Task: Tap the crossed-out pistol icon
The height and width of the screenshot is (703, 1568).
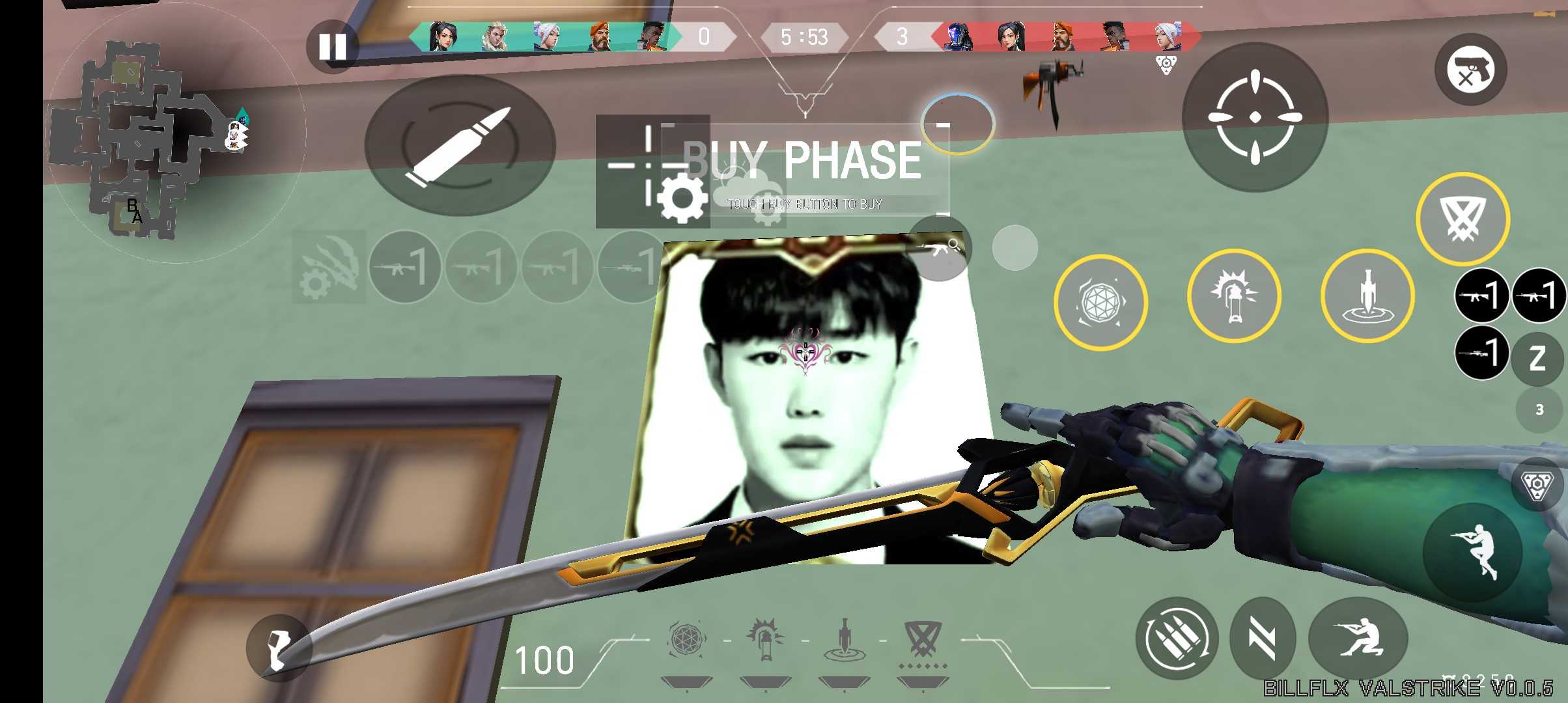Action: click(1470, 70)
